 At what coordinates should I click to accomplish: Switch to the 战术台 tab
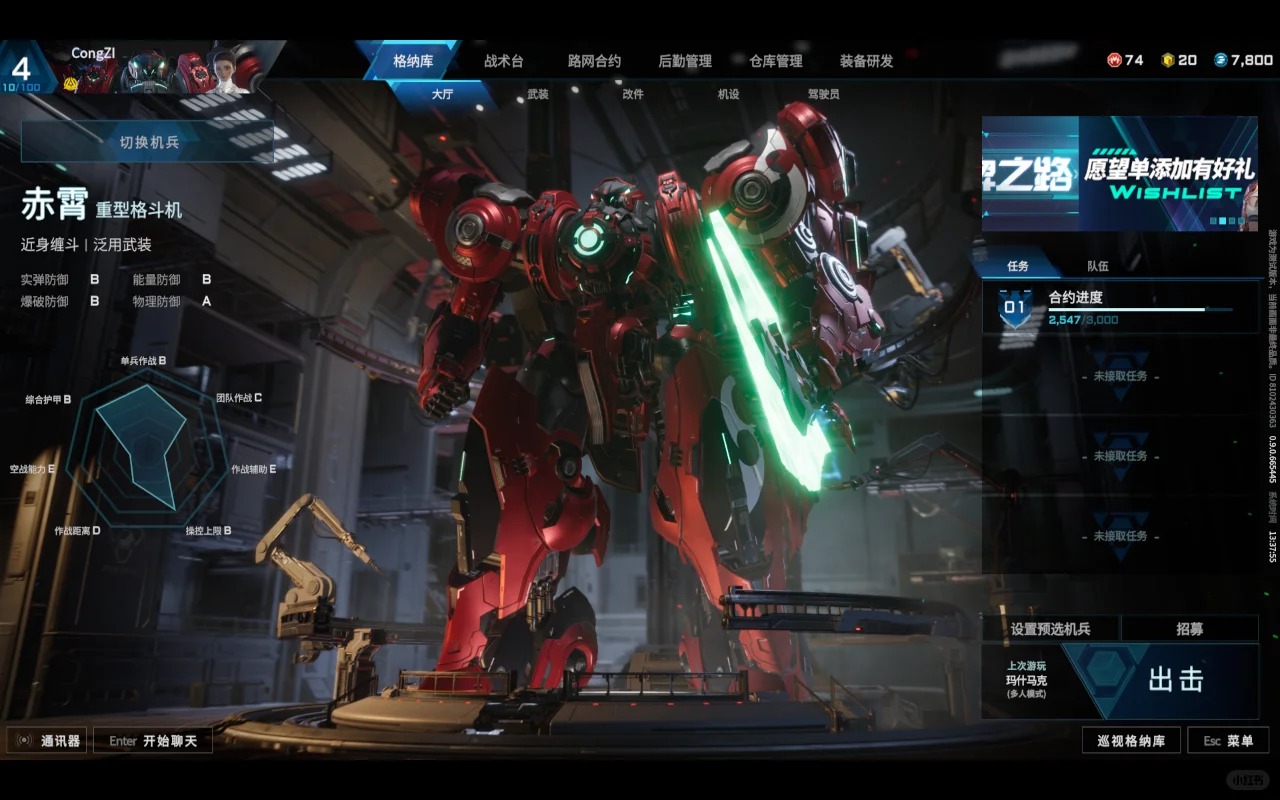tap(503, 61)
